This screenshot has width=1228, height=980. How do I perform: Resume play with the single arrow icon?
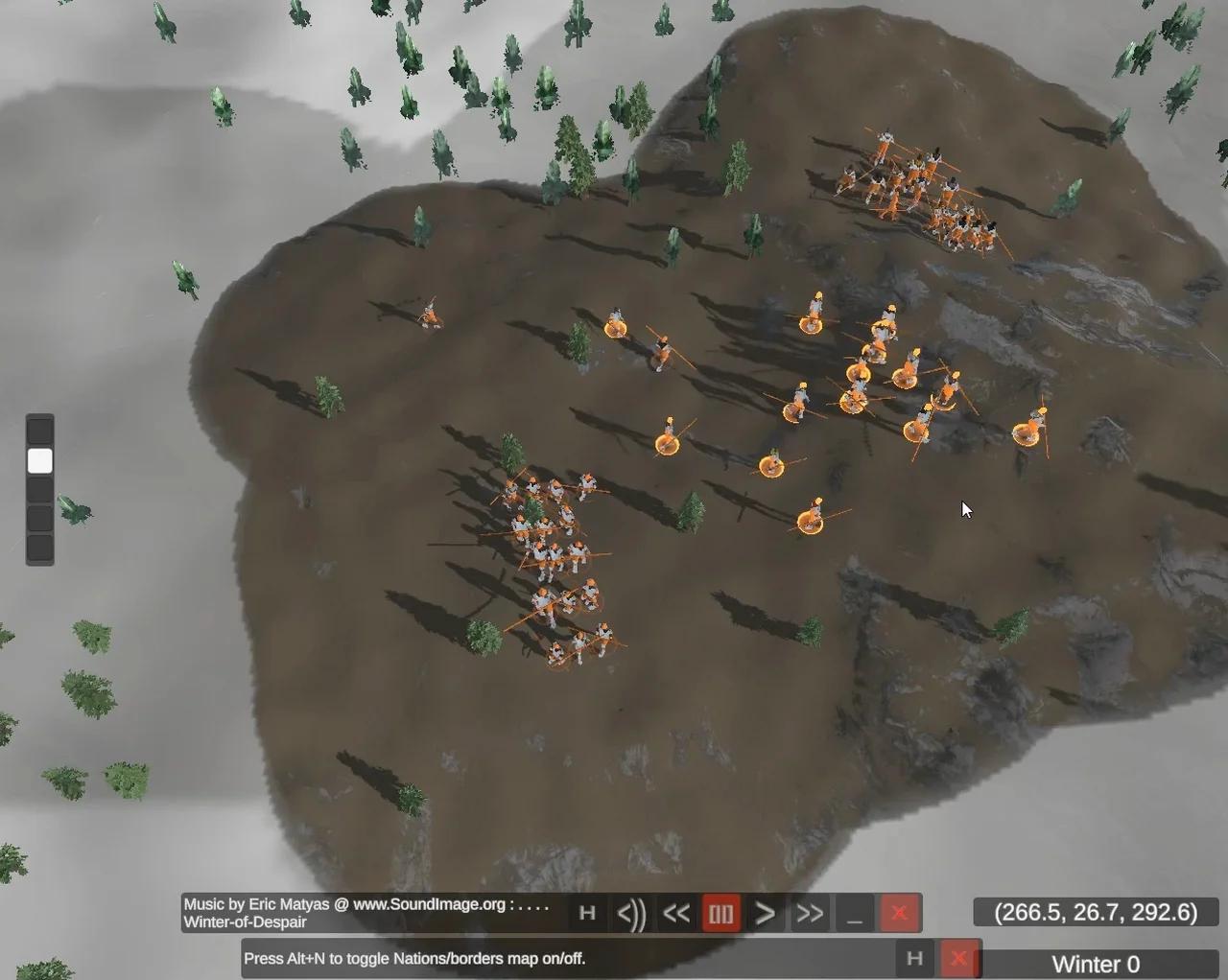pos(765,913)
